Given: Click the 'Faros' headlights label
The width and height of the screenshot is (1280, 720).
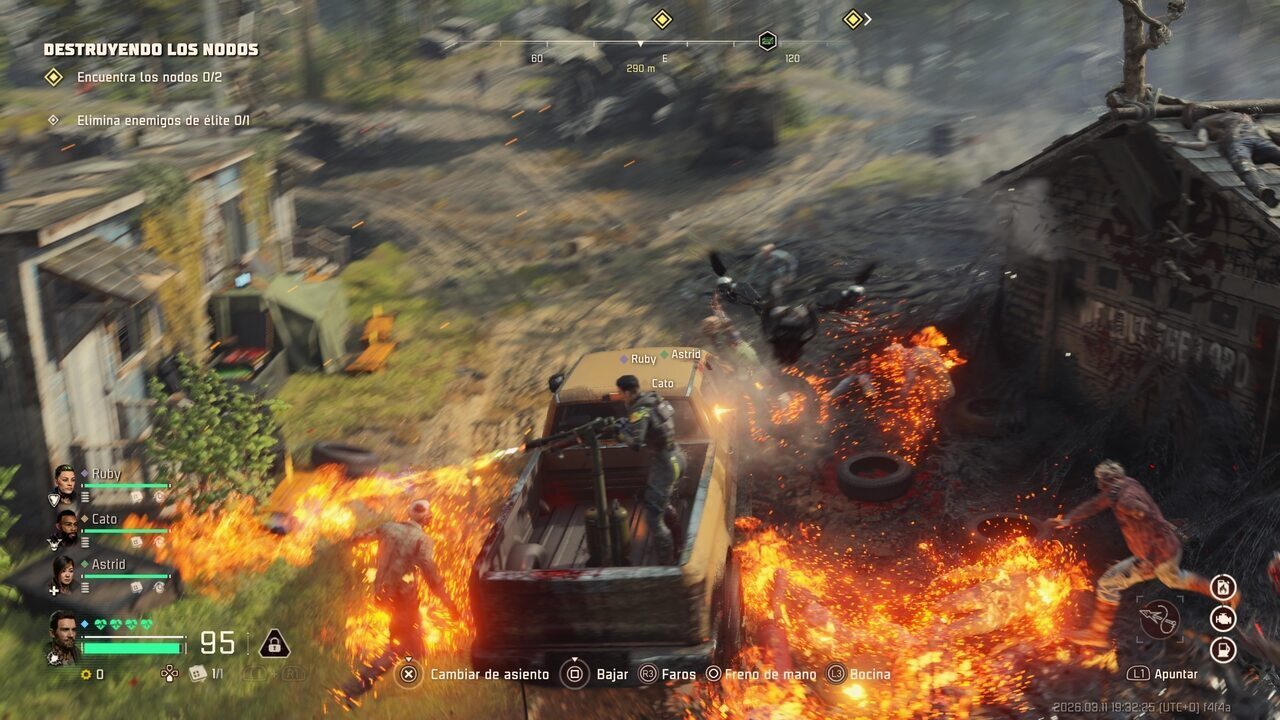Looking at the screenshot, I should pyautogui.click(x=679, y=674).
